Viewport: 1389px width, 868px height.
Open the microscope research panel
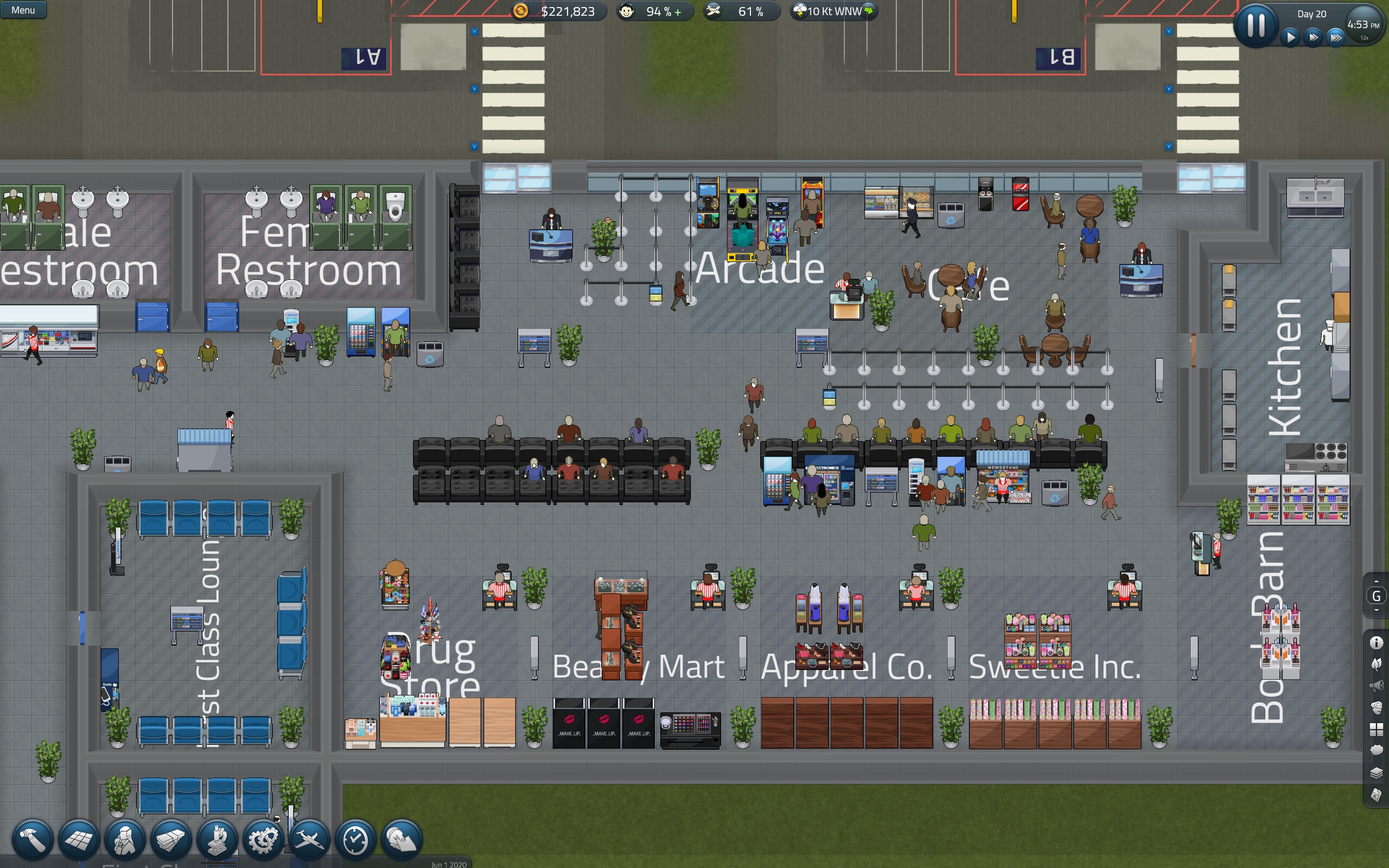[x=217, y=840]
